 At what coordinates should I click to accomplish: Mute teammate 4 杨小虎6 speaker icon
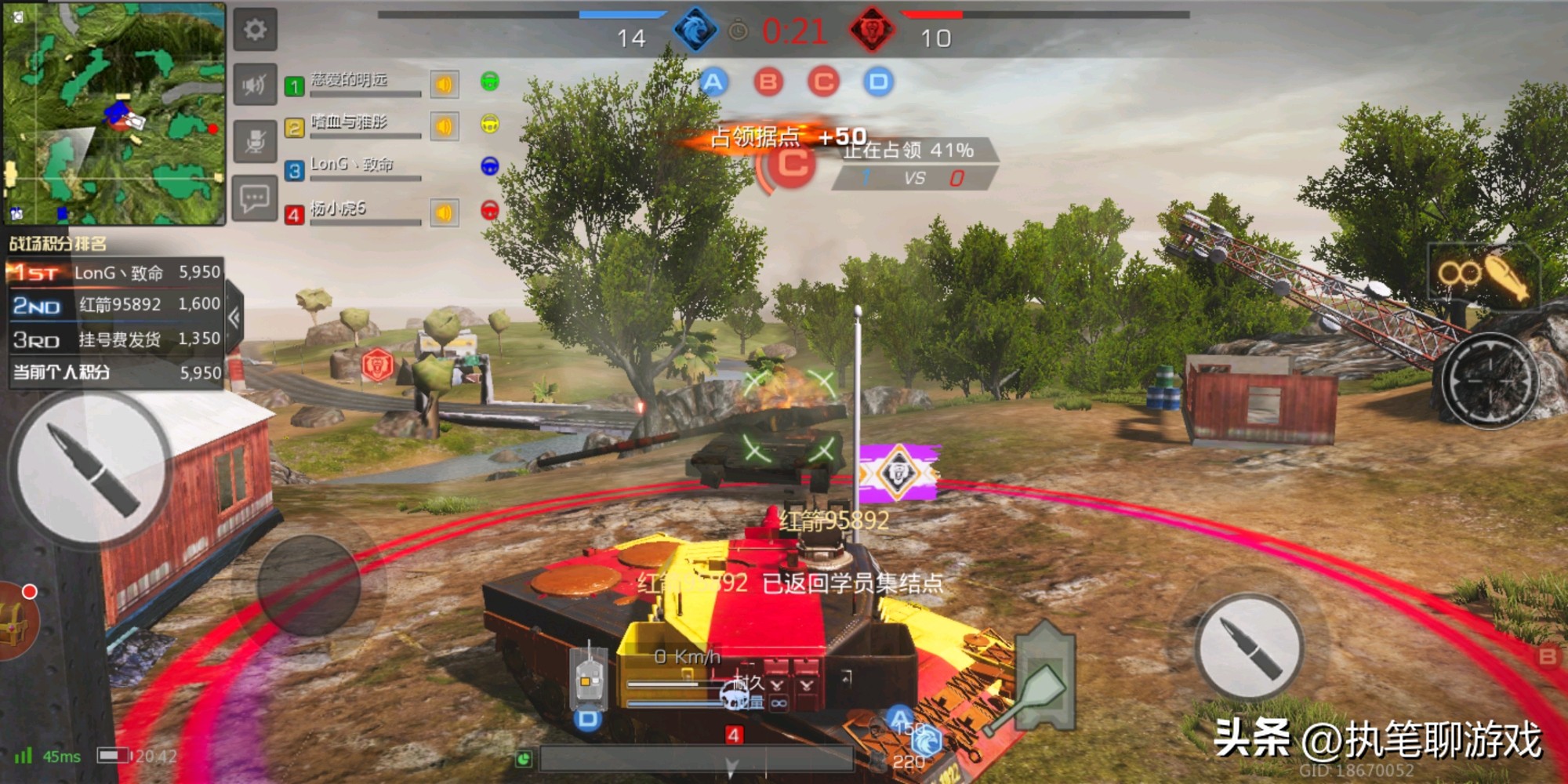444,212
